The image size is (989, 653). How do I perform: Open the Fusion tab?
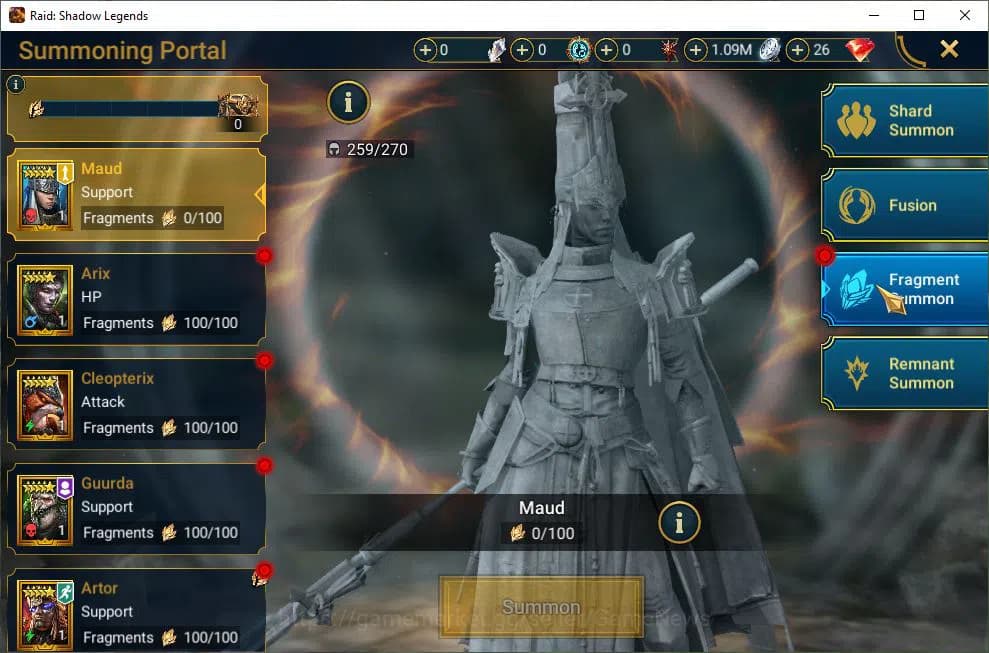905,205
